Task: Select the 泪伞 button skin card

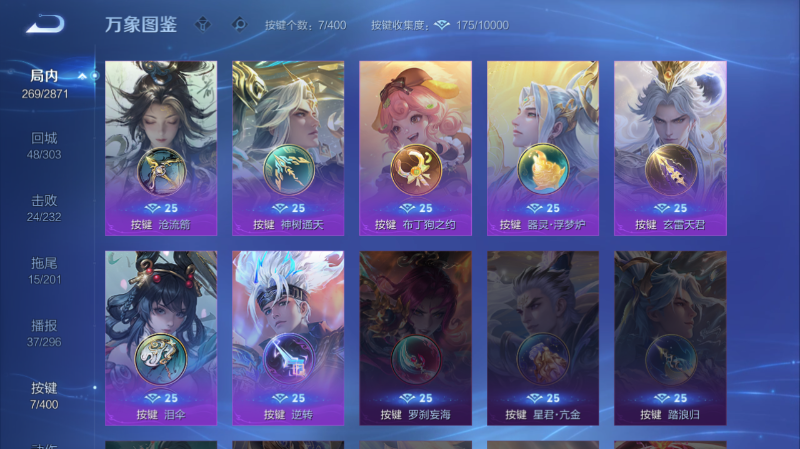Action: (x=161, y=338)
